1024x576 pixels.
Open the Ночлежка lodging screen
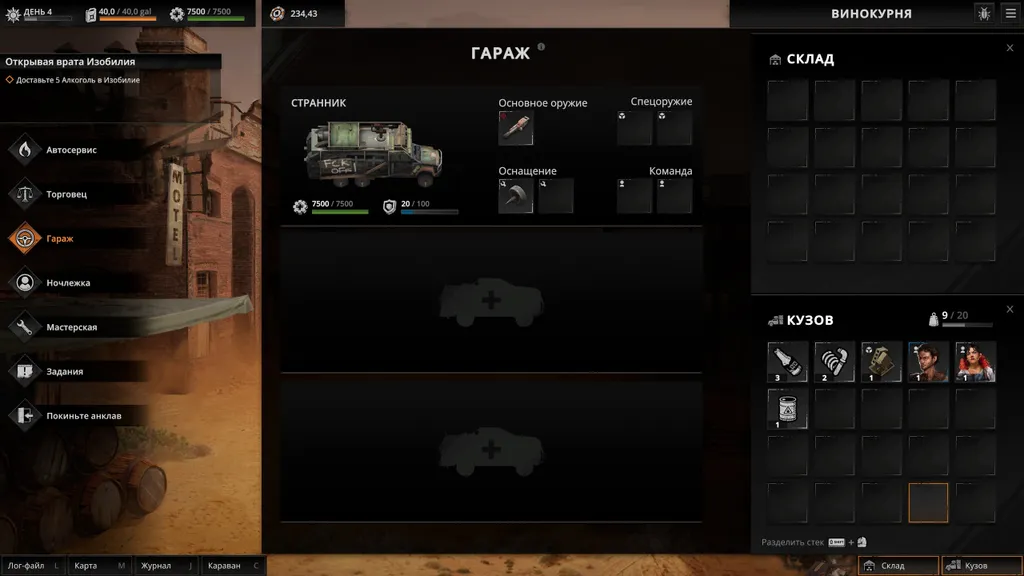click(x=68, y=283)
